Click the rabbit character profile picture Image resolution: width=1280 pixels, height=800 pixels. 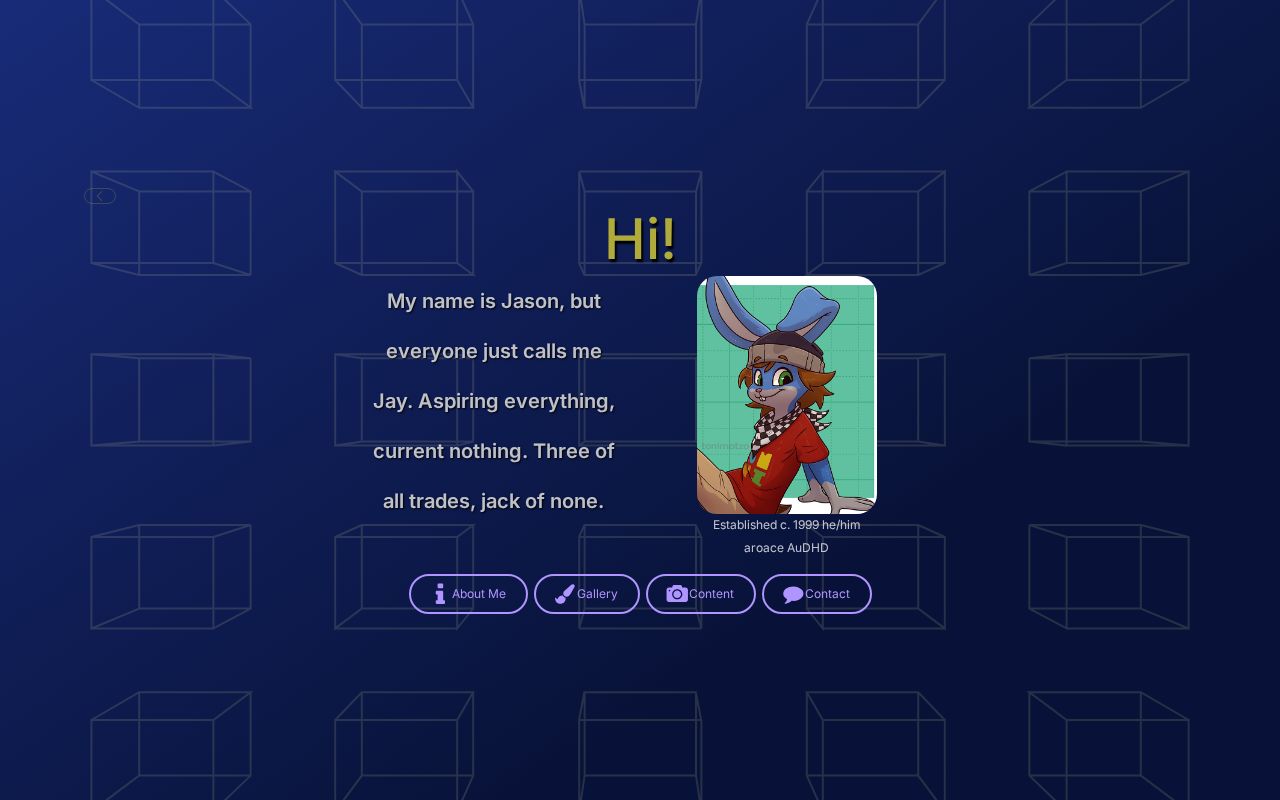point(786,395)
